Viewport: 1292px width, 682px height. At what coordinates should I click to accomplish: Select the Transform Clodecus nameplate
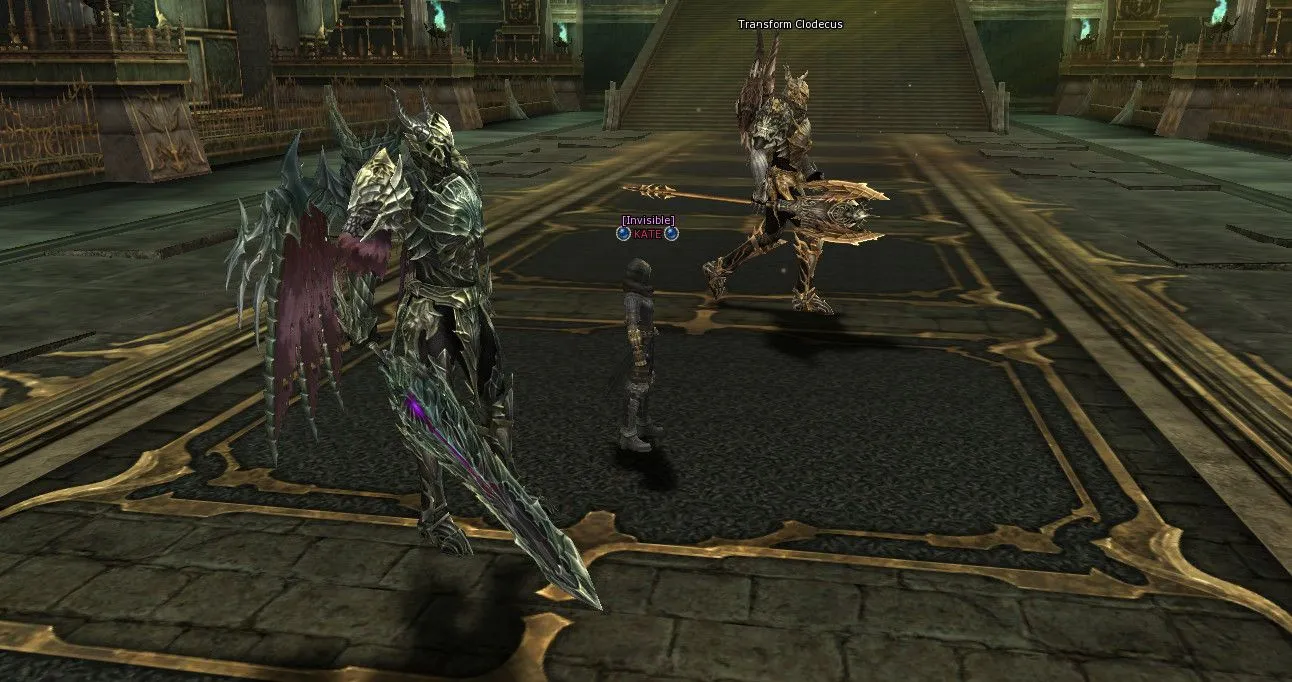pyautogui.click(x=790, y=24)
